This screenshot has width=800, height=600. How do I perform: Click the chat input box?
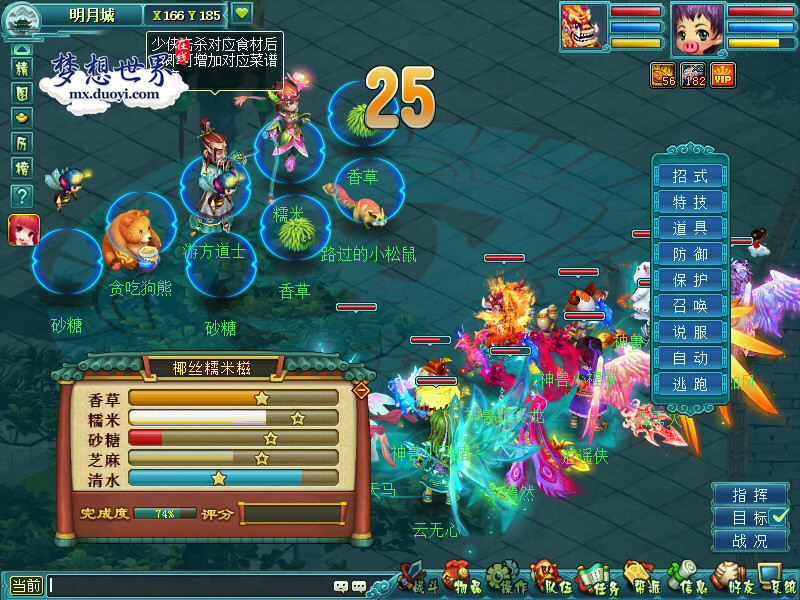coord(190,586)
